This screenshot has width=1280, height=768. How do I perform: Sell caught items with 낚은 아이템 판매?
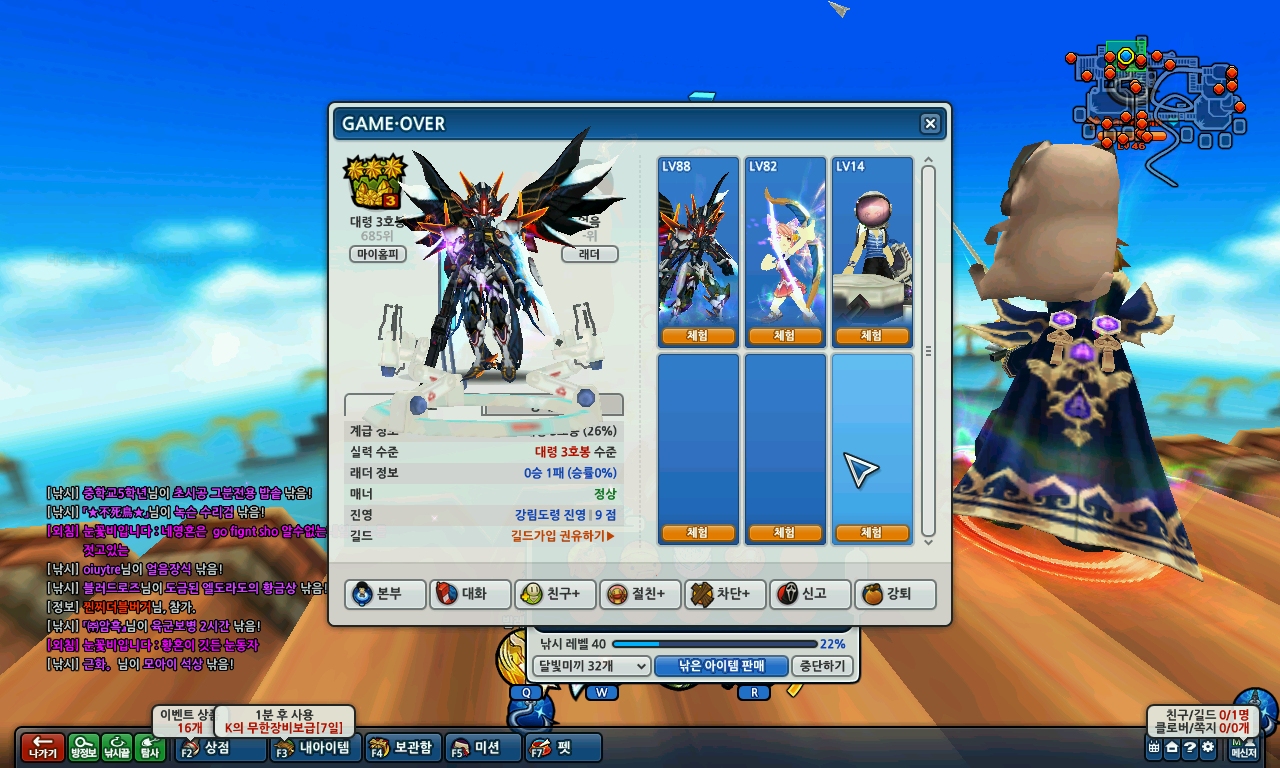coord(721,666)
